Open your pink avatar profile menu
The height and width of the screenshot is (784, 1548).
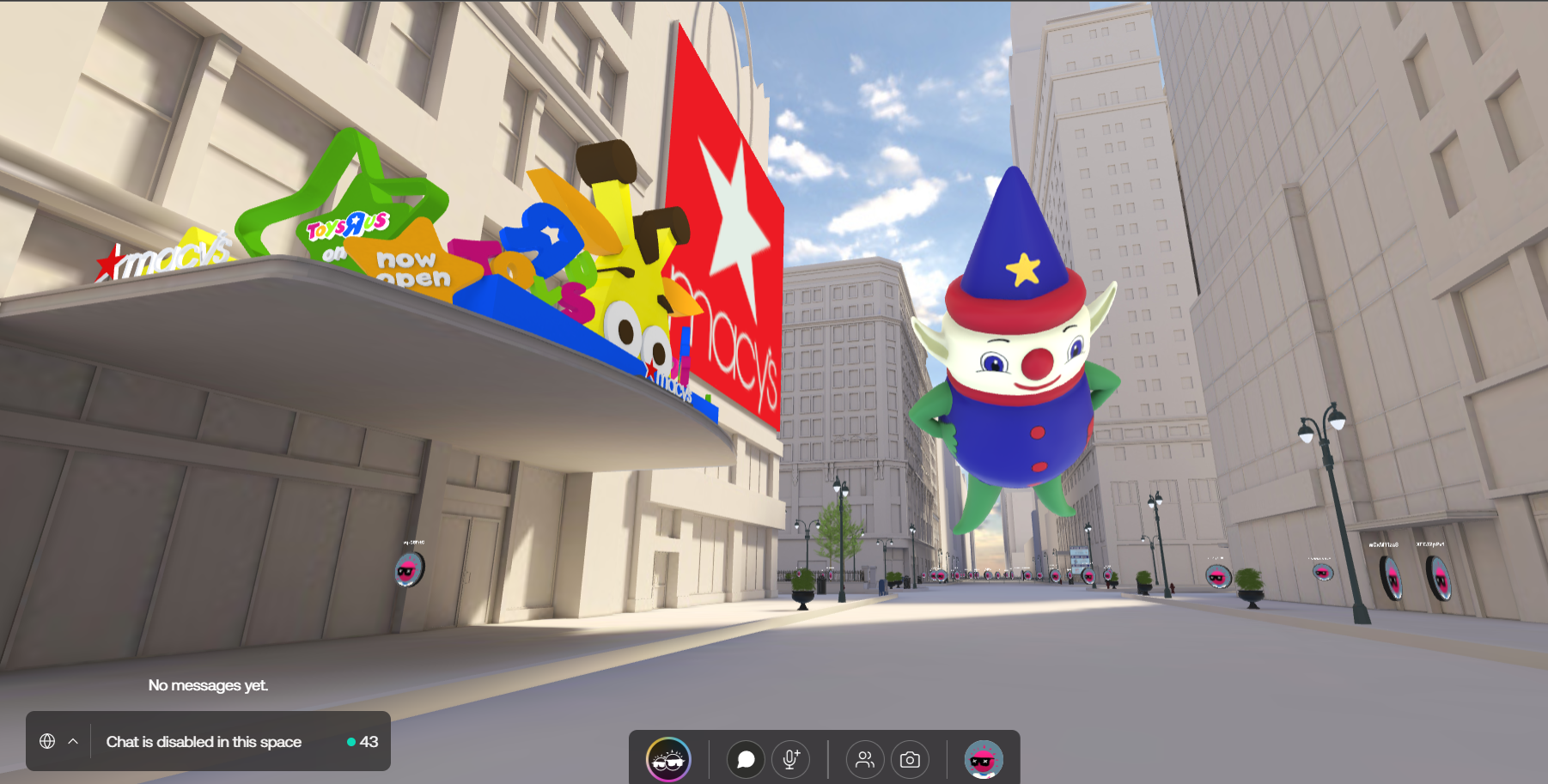coord(982,758)
